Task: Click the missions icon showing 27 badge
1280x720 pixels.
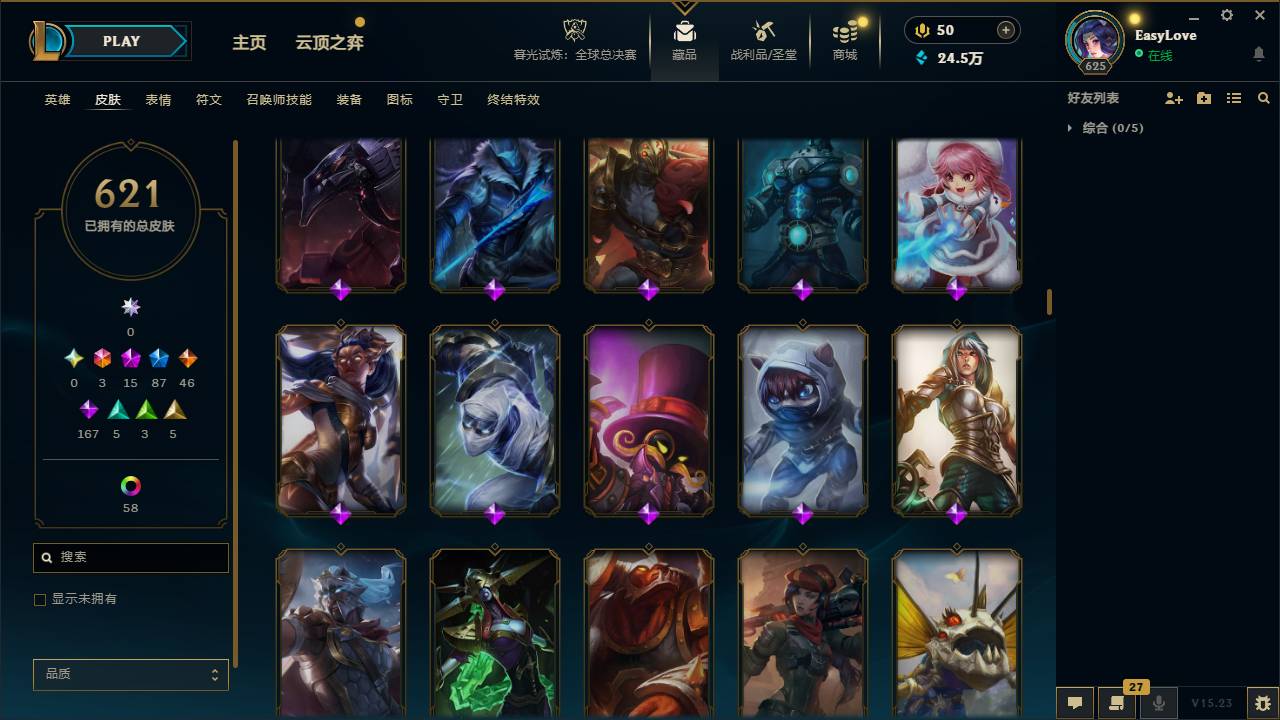Action: (1117, 704)
